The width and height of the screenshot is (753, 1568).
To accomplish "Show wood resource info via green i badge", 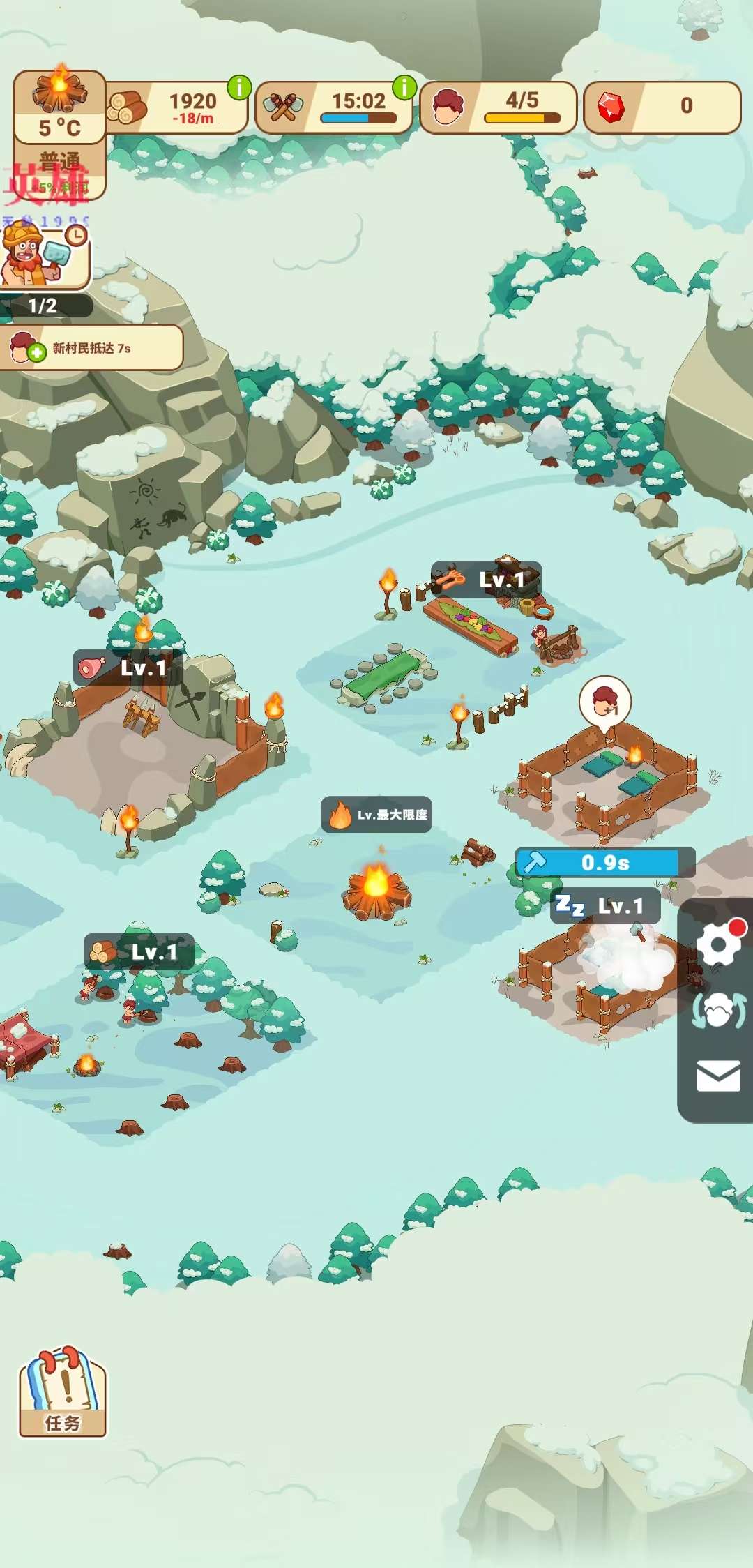I will click(239, 88).
